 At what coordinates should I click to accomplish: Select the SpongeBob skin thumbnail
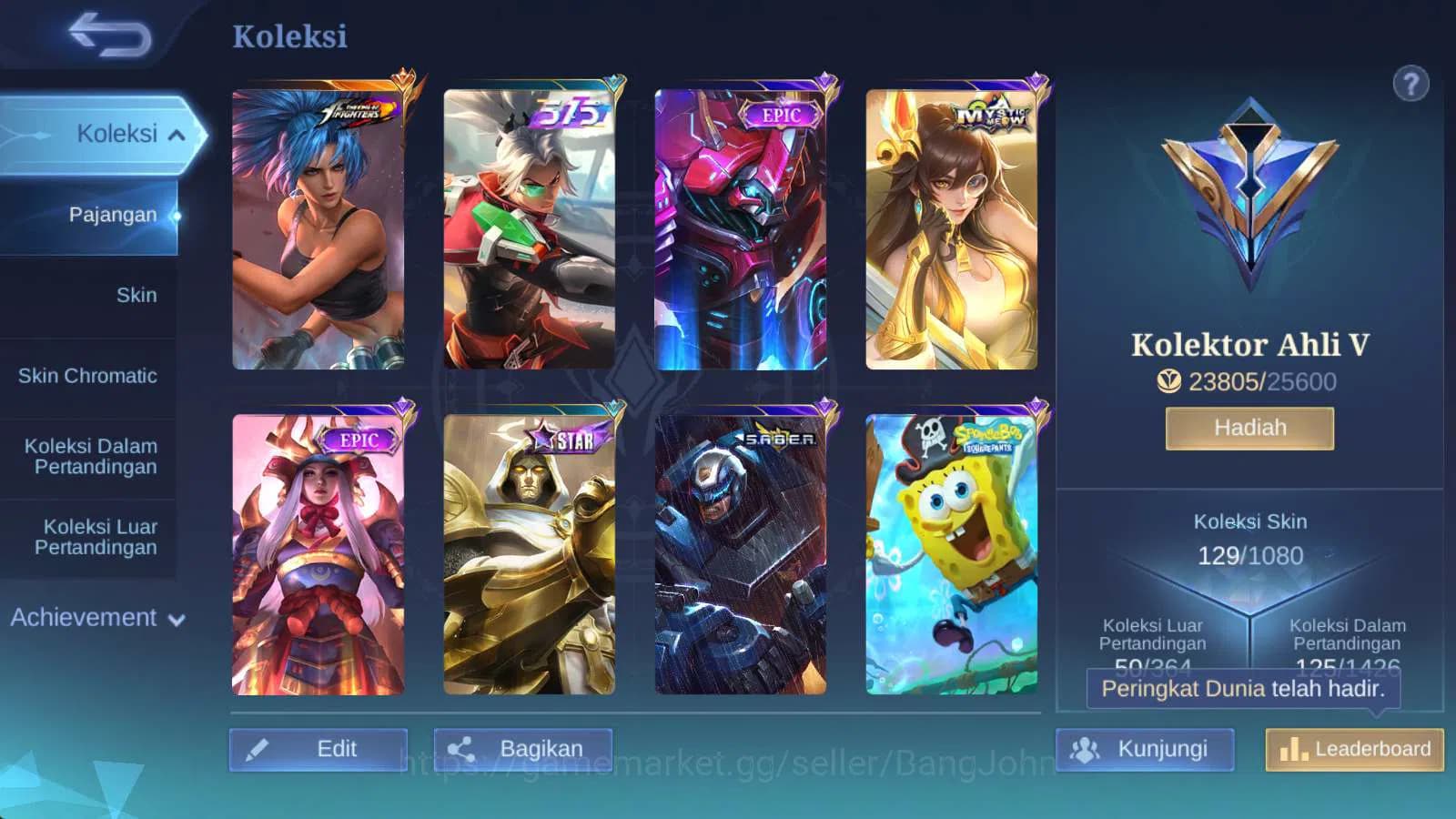(x=952, y=553)
